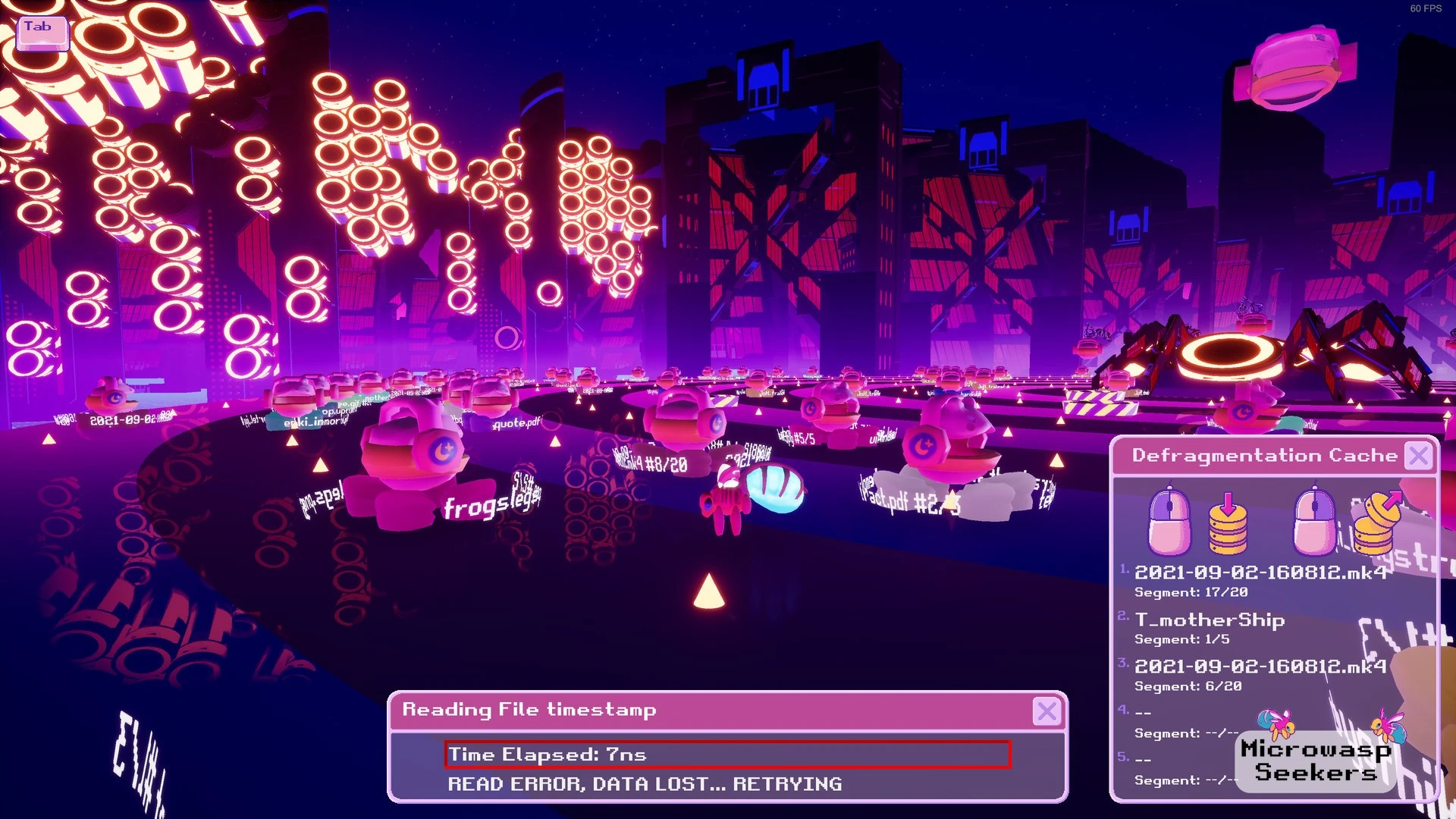Select cache entry with Segment 6/20
Image resolution: width=1456 pixels, height=819 pixels.
coord(1259,674)
